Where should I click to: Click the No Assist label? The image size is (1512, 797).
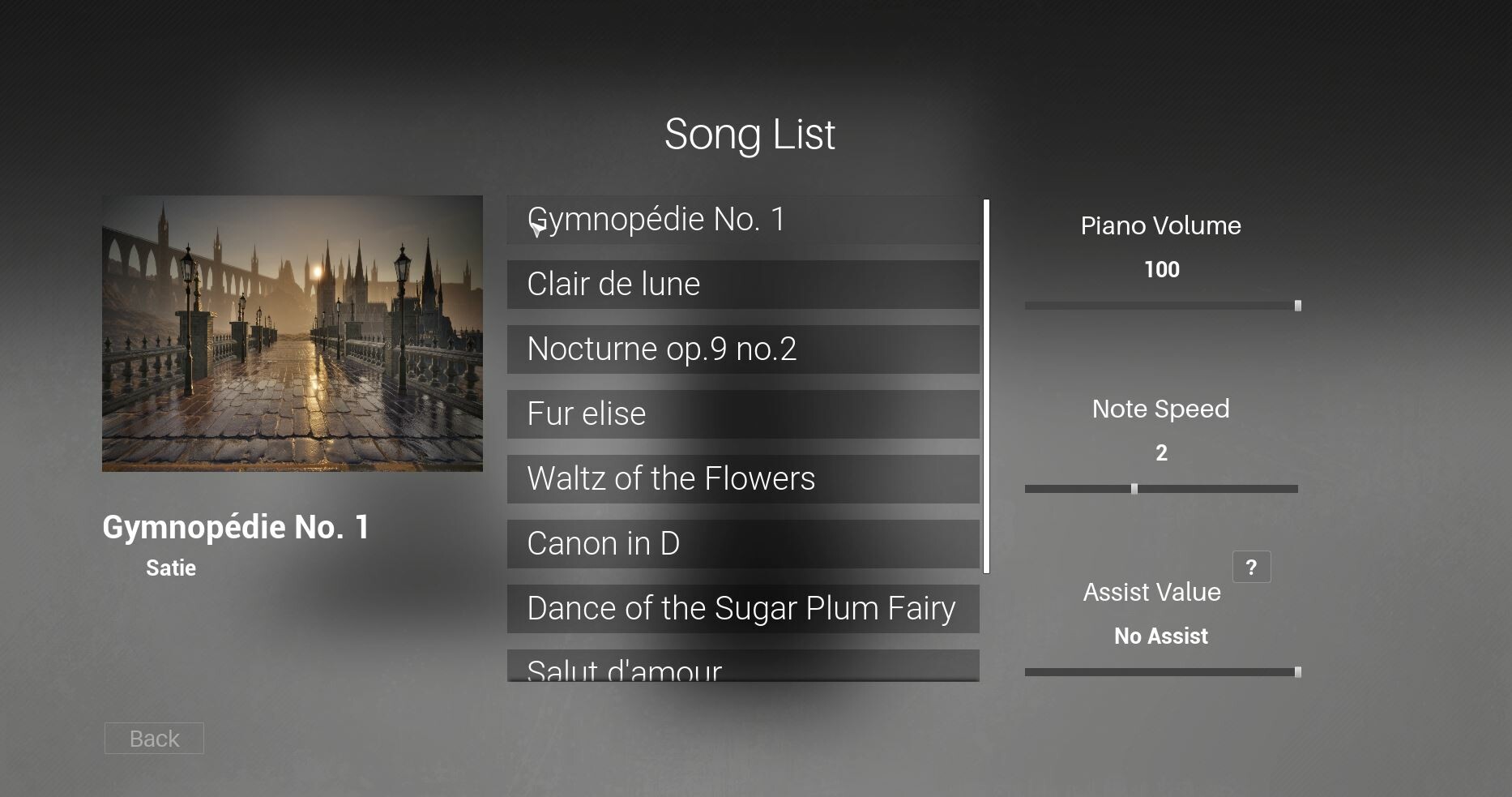(x=1160, y=636)
